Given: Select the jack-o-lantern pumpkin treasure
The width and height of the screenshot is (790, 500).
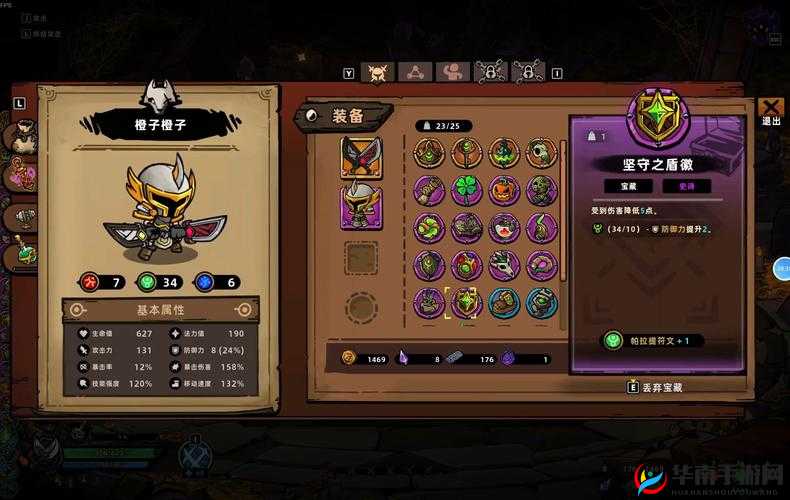Looking at the screenshot, I should 504,190.
